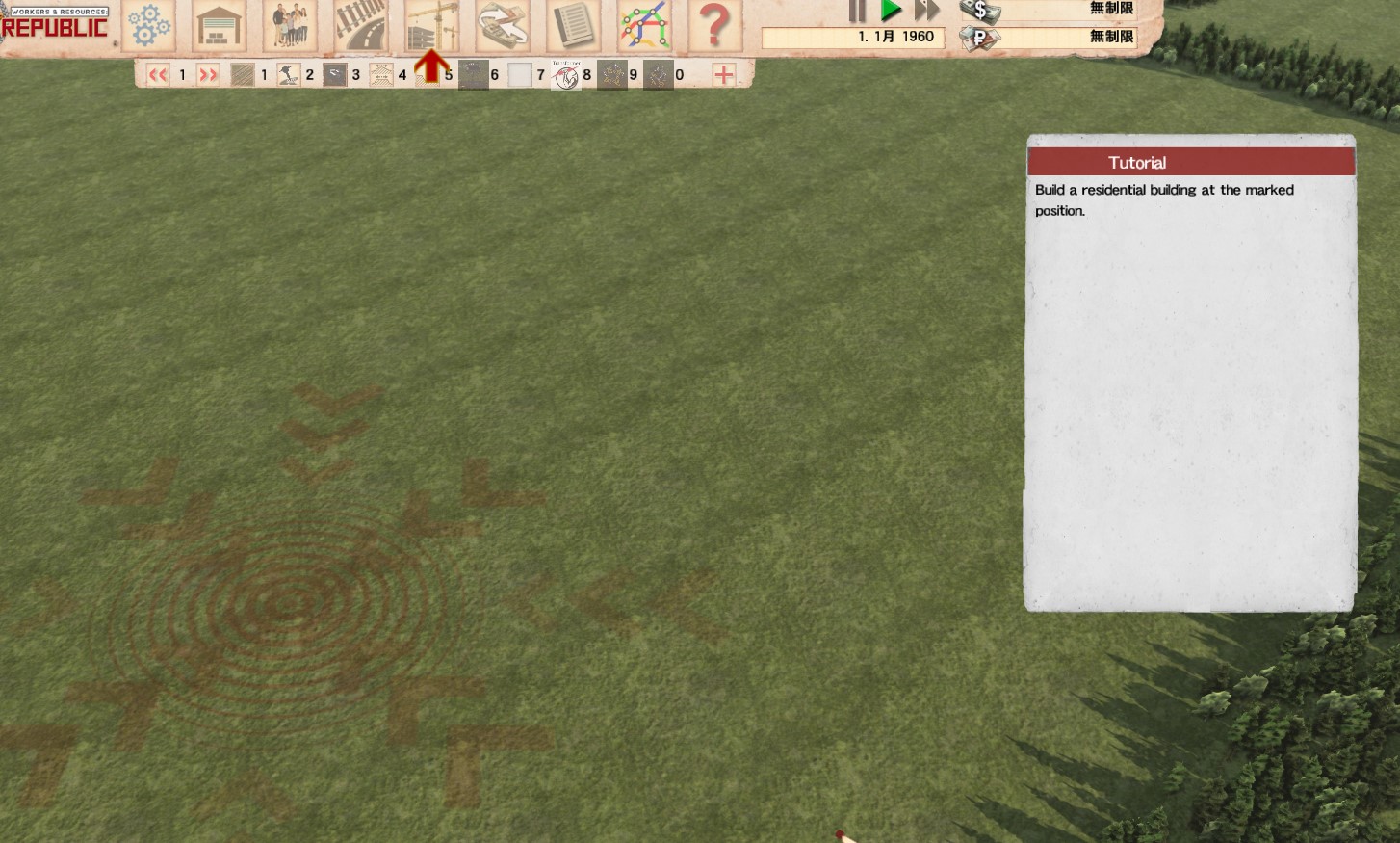Open the notebook statistics menu
1400x843 pixels.
click(x=573, y=25)
